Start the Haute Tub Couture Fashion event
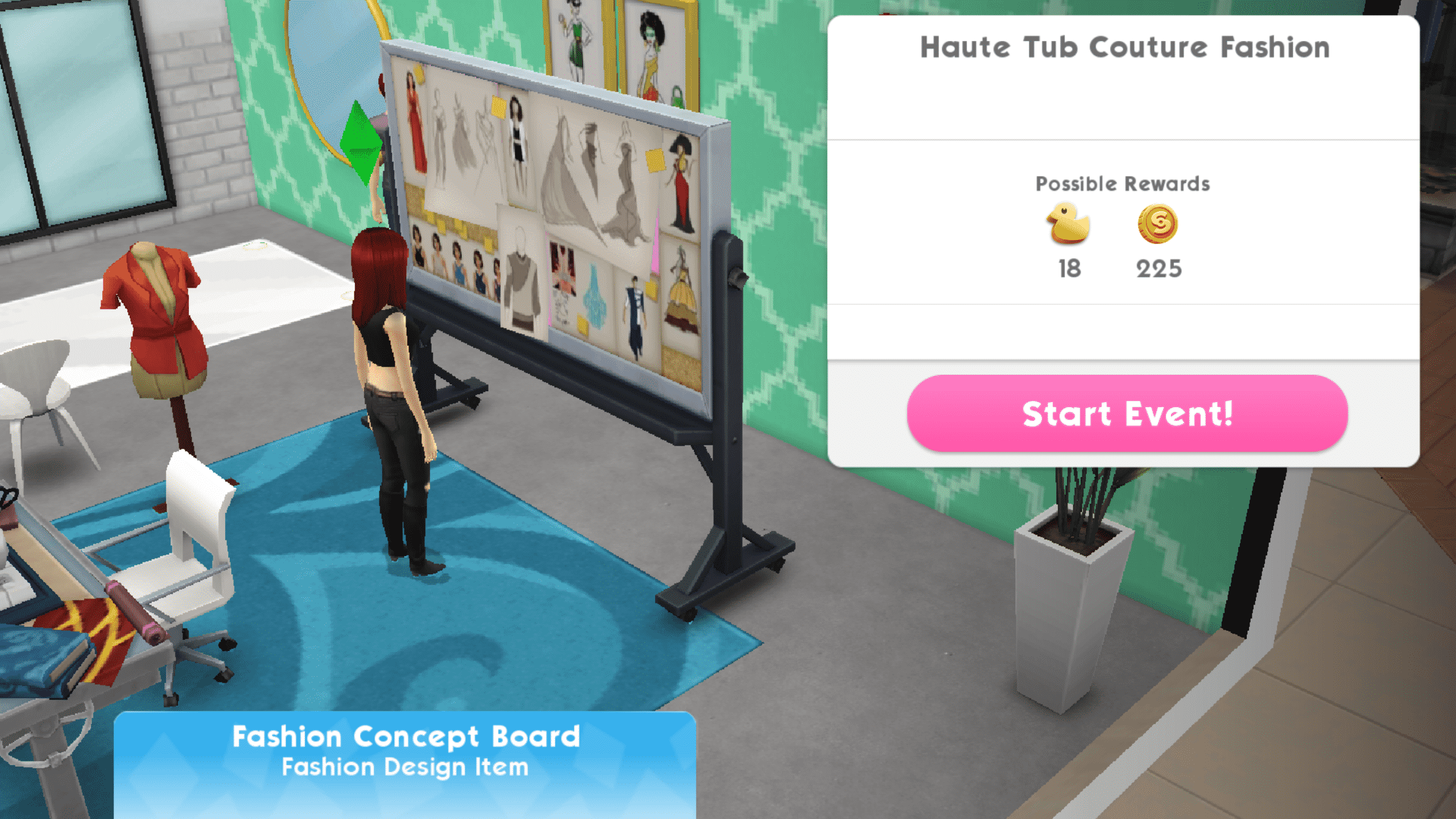 [1127, 413]
